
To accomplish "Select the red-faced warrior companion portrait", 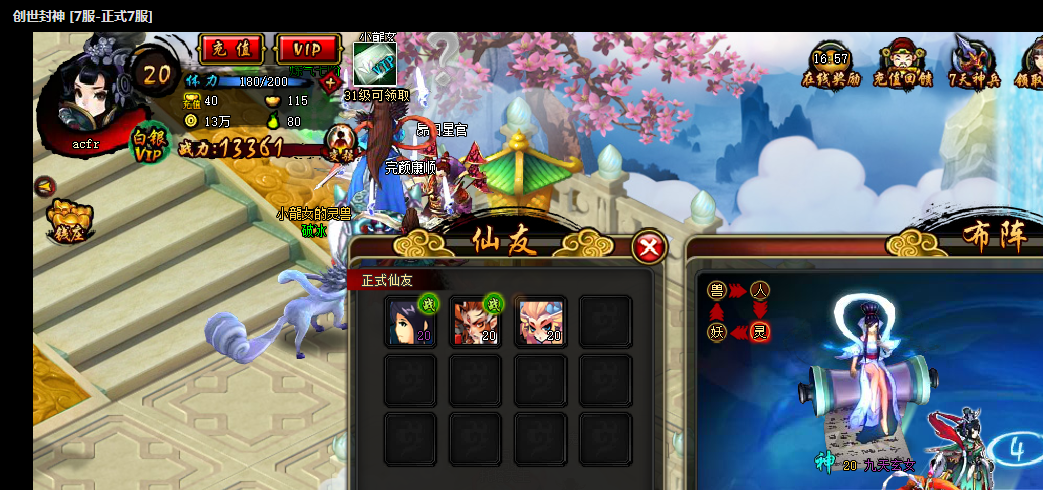I will 476,322.
